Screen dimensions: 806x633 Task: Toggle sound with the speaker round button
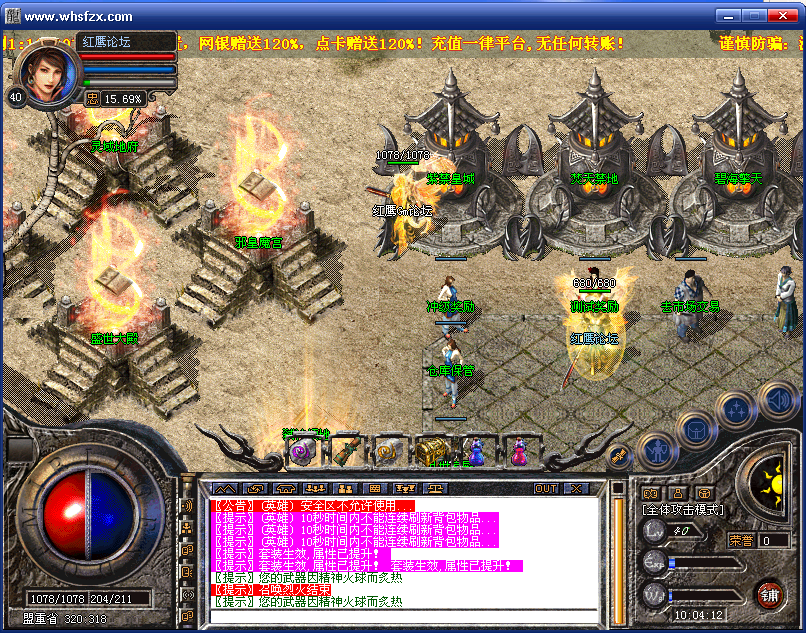pos(777,400)
